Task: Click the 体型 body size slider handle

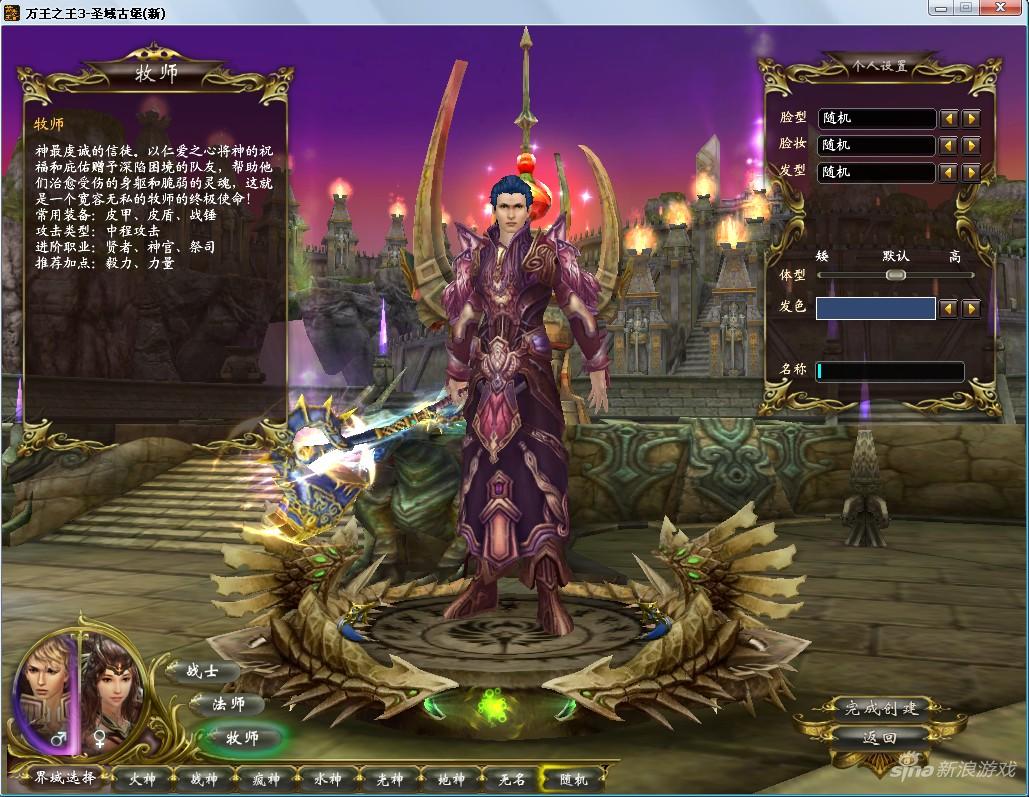Action: pos(895,275)
